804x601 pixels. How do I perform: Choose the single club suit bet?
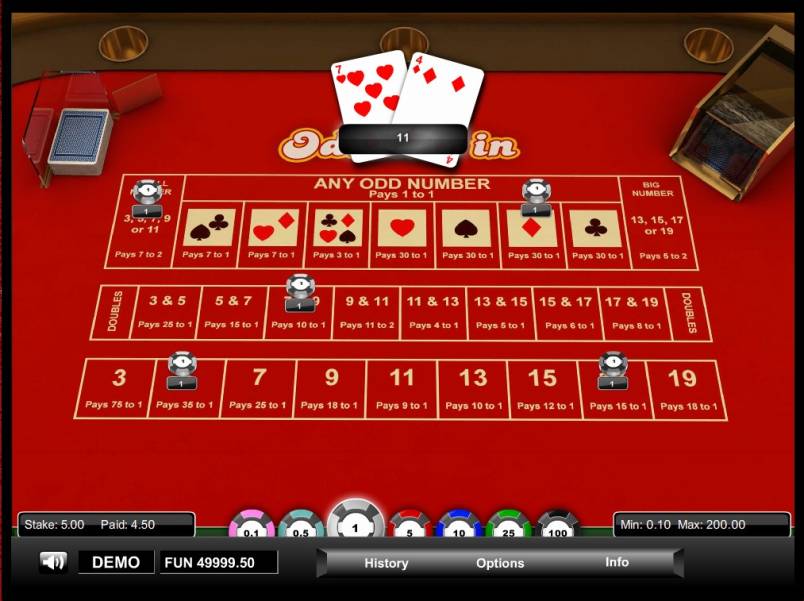[595, 234]
